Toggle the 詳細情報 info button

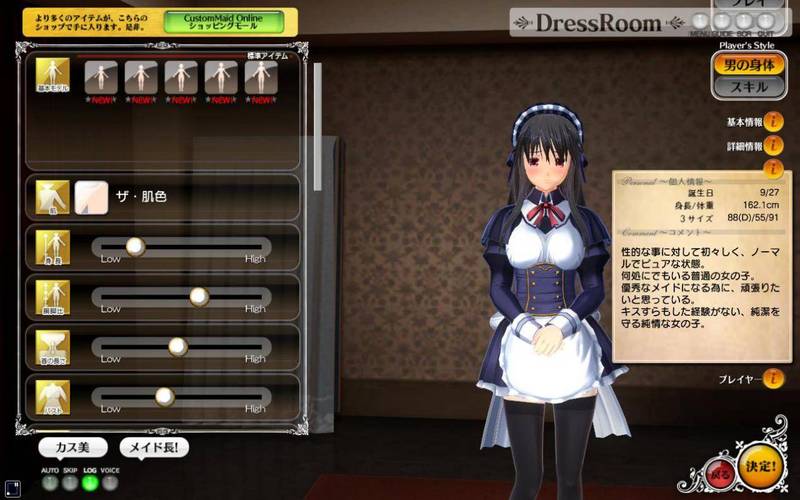pos(773,146)
